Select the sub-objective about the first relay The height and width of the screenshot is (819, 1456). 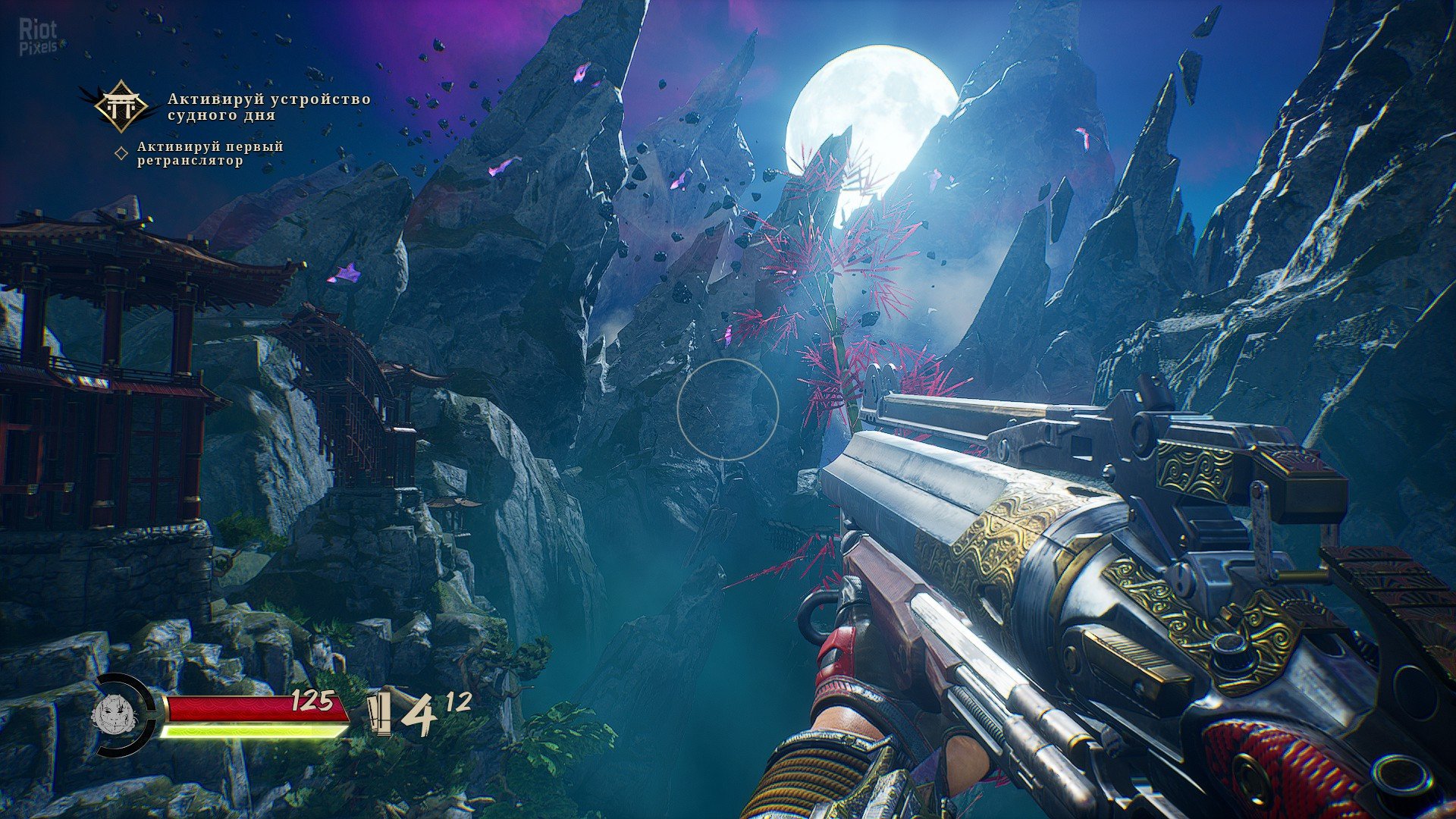pyautogui.click(x=210, y=153)
